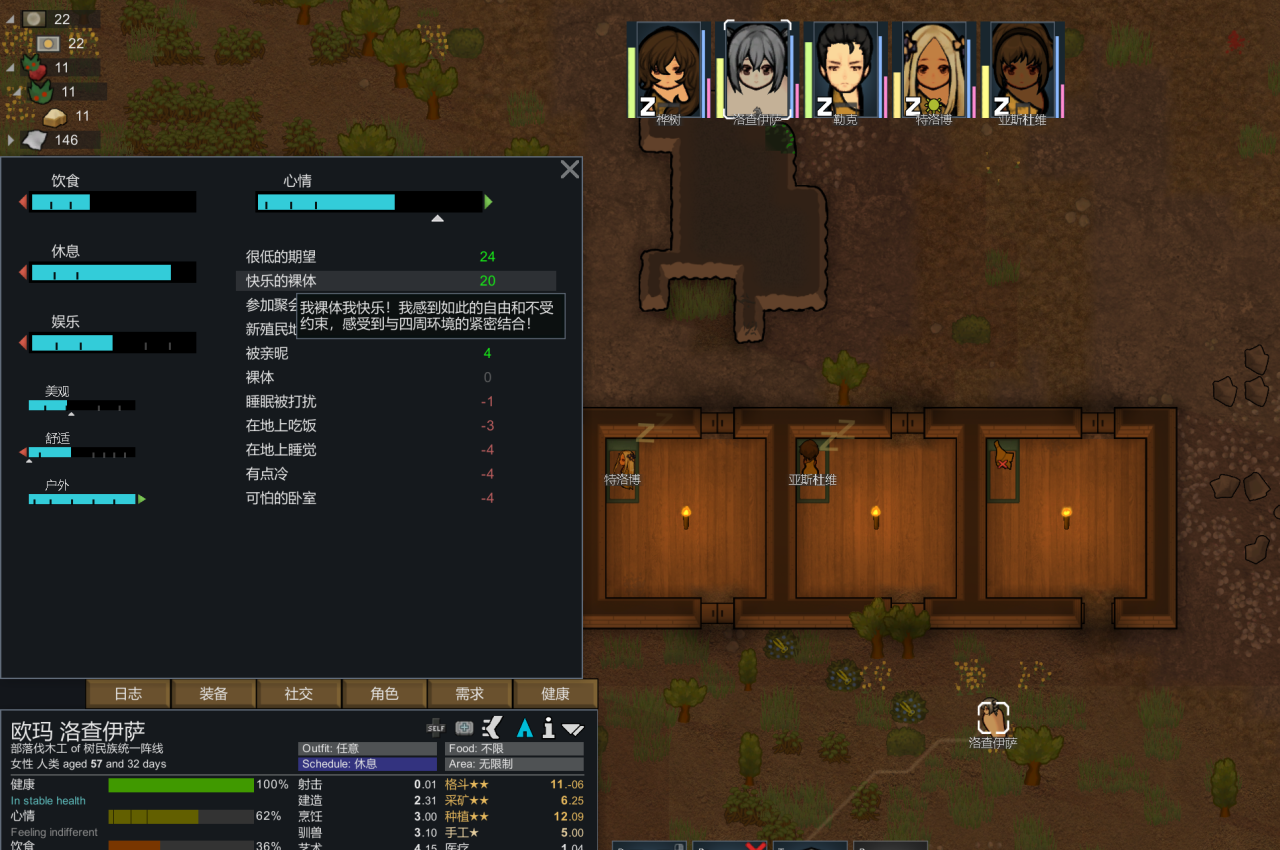This screenshot has height=850, width=1280.
Task: Open the colonist info 'i' icon
Action: tap(548, 727)
